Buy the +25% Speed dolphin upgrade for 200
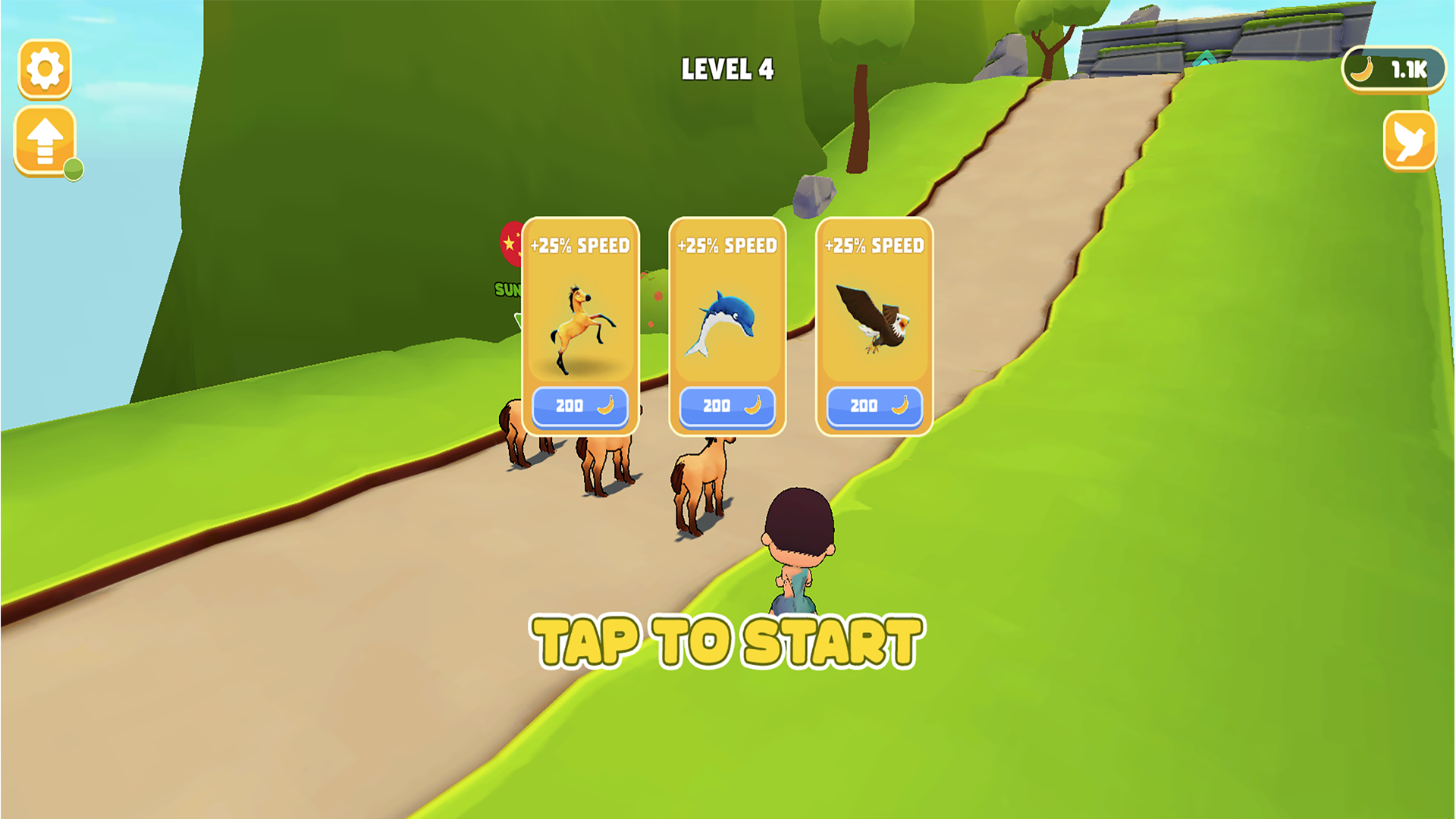 click(726, 406)
